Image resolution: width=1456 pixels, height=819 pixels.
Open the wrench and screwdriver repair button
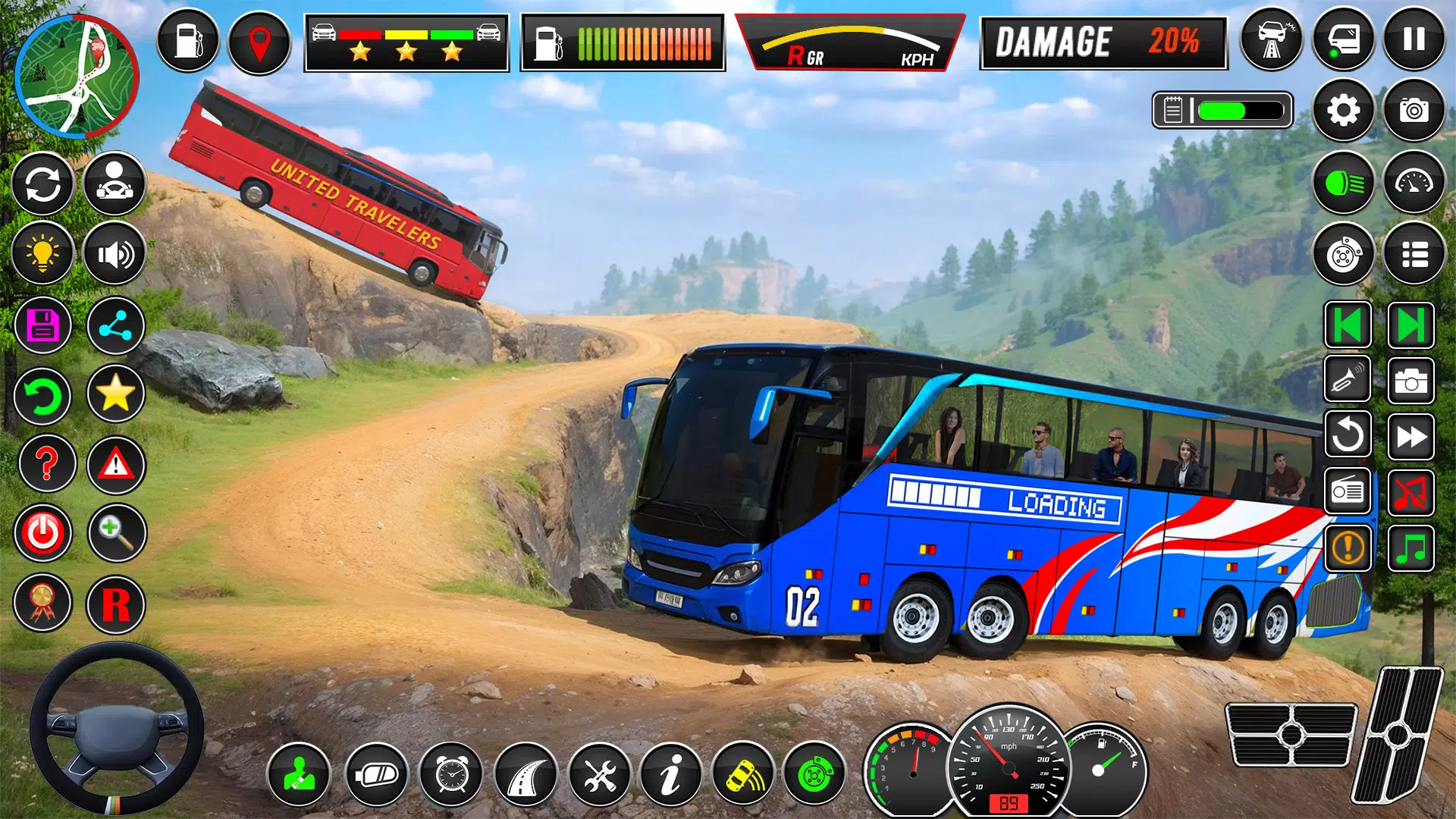coord(599,775)
